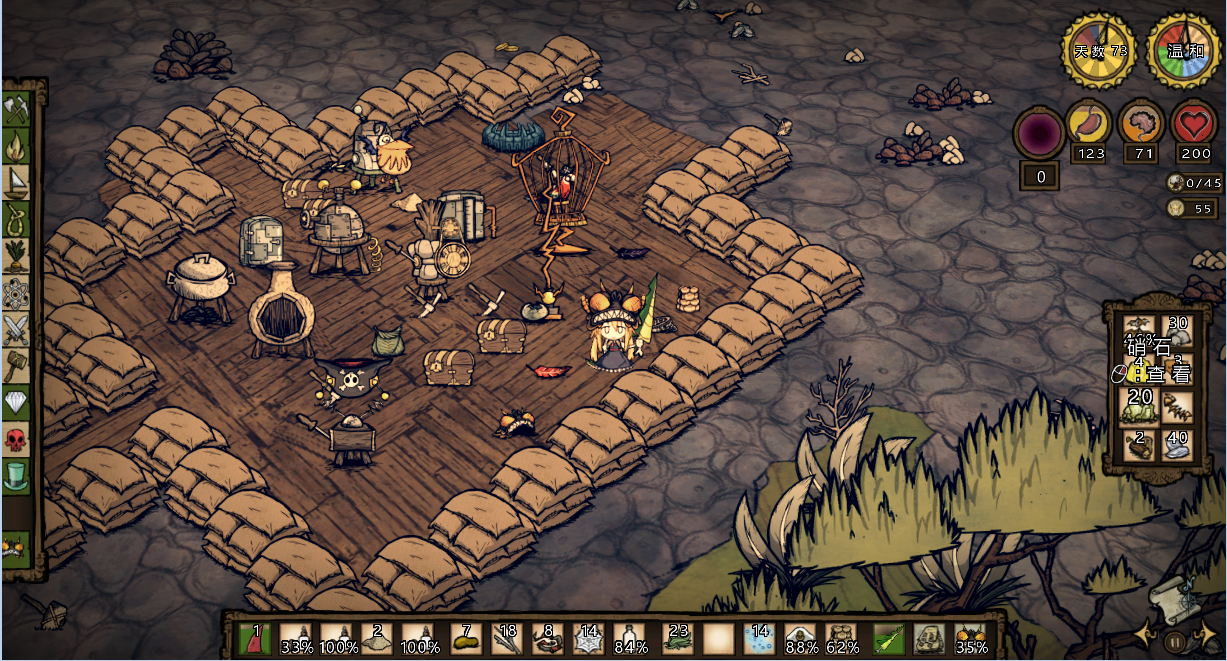This screenshot has height=661, width=1227.
Task: Open the Tools crafting tab (axe and pickaxe)
Action: 17,108
